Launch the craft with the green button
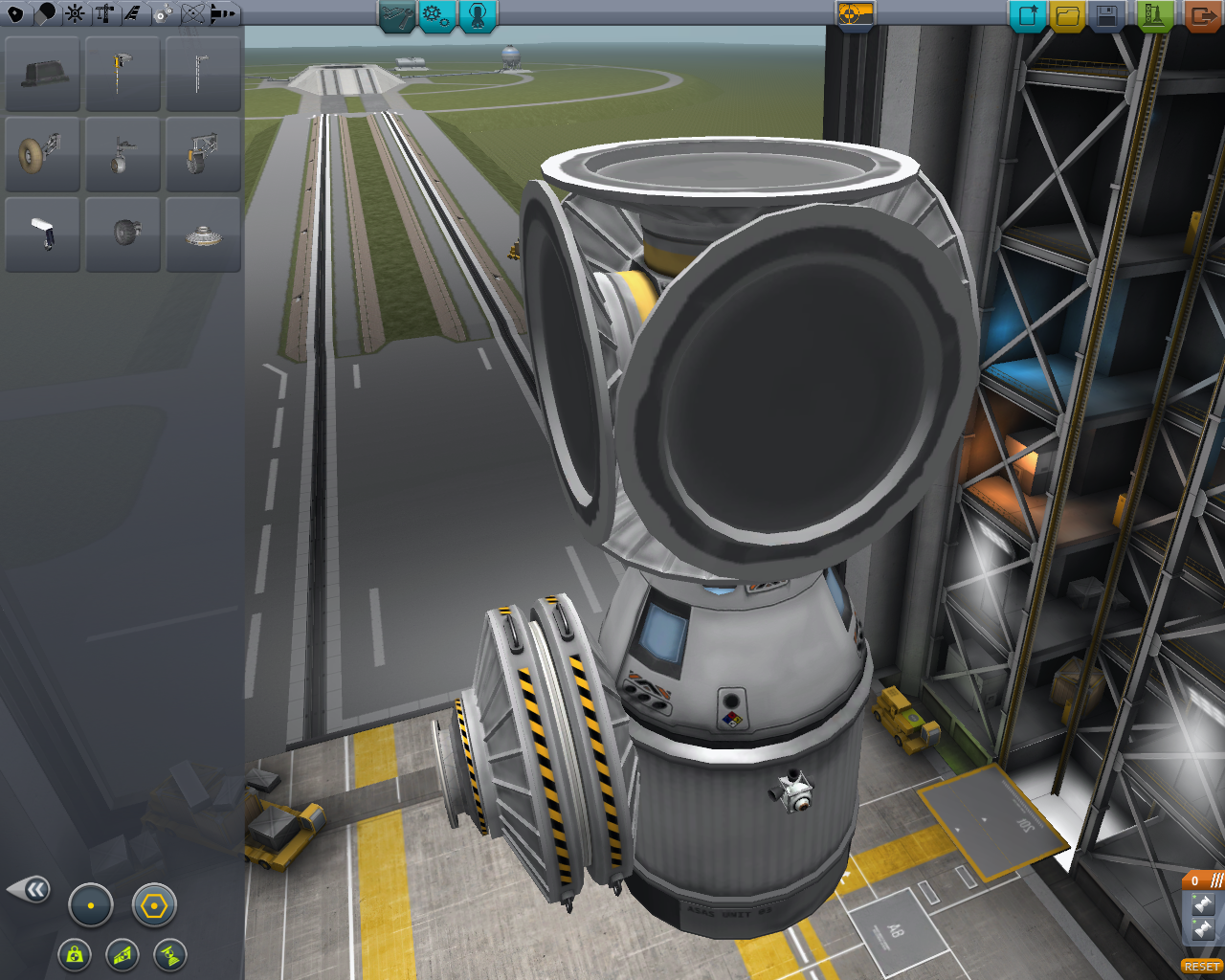 pyautogui.click(x=1155, y=15)
